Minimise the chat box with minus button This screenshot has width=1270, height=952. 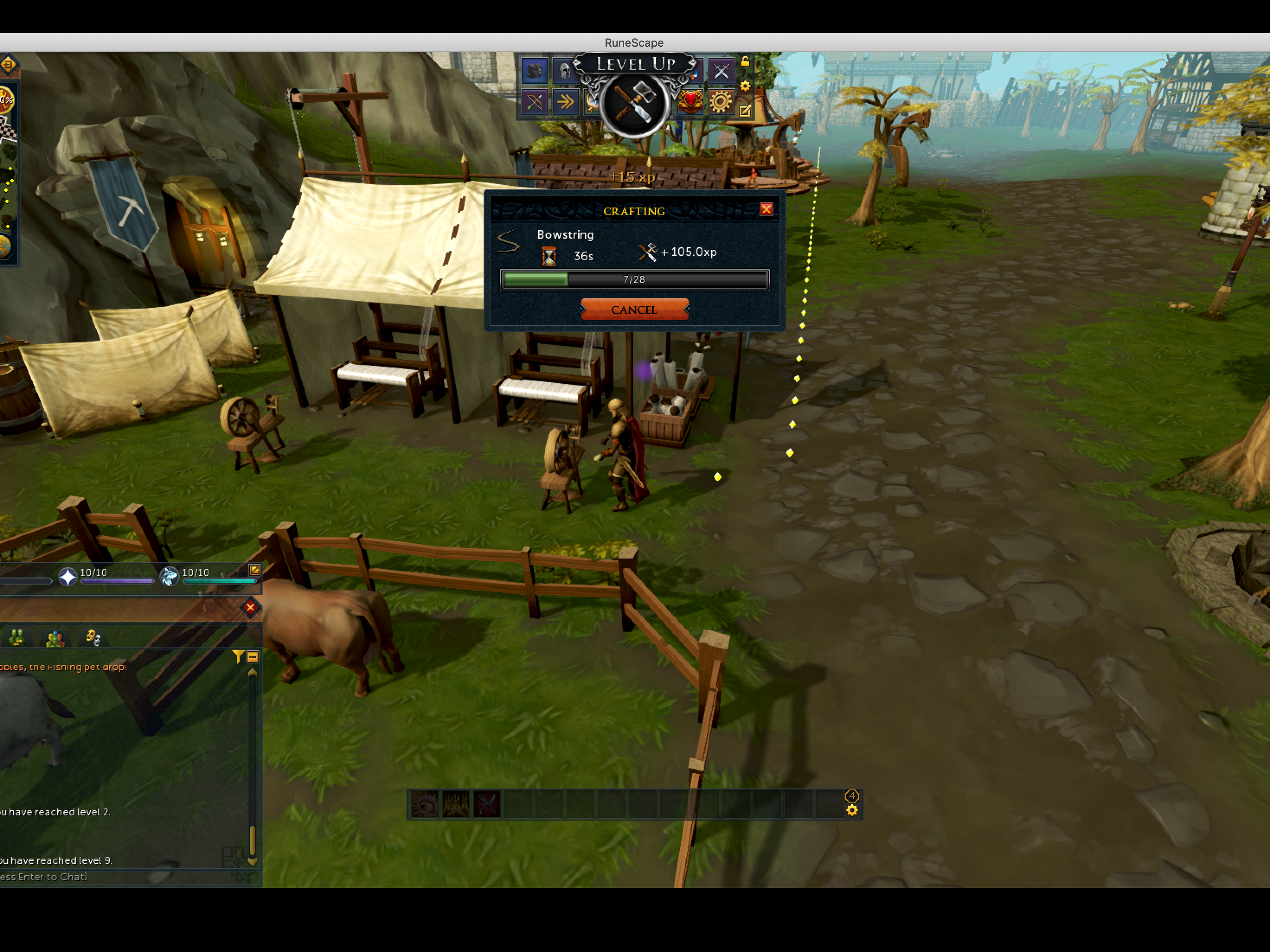252,656
